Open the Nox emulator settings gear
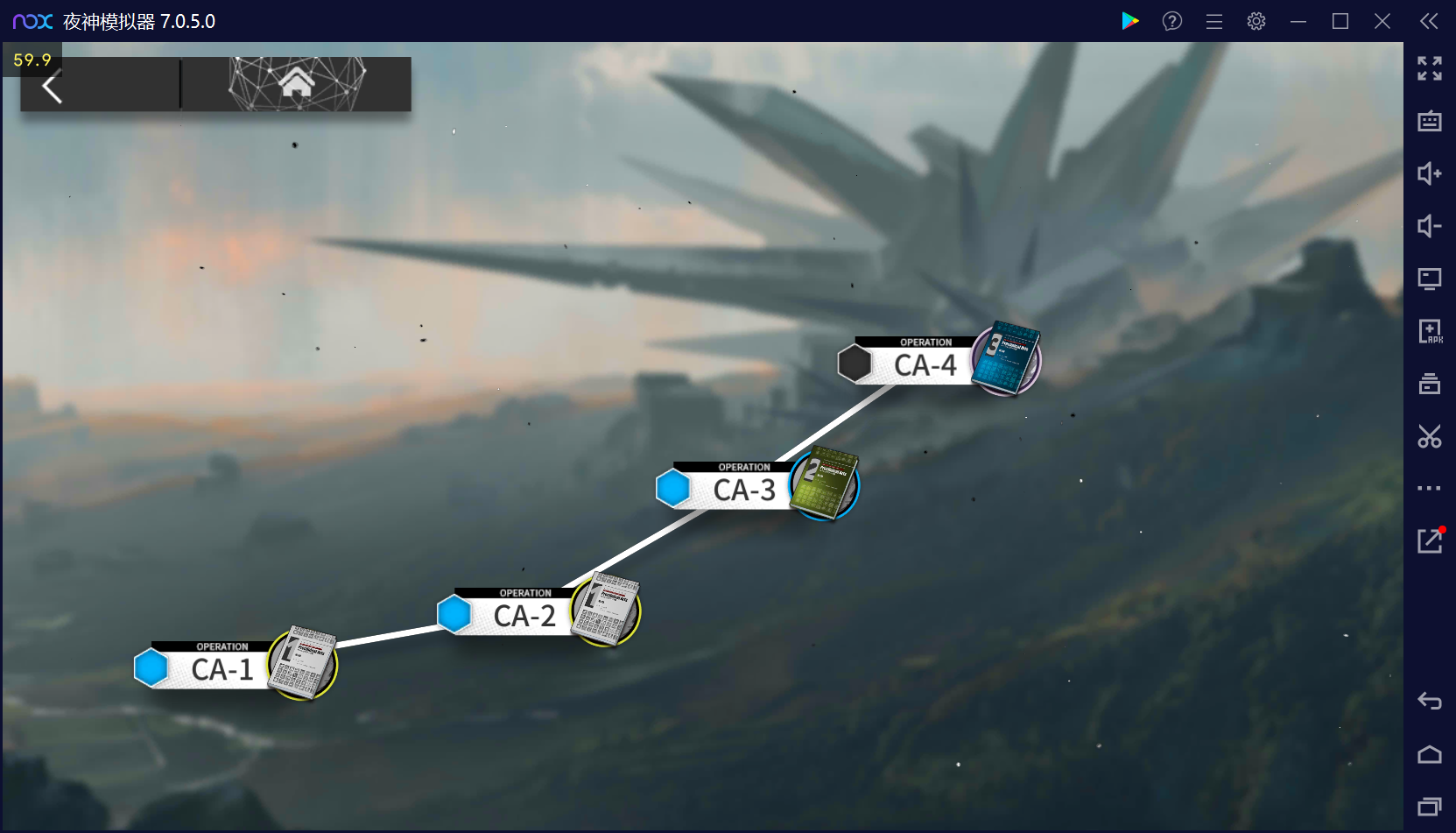The height and width of the screenshot is (833, 1456). (1256, 21)
